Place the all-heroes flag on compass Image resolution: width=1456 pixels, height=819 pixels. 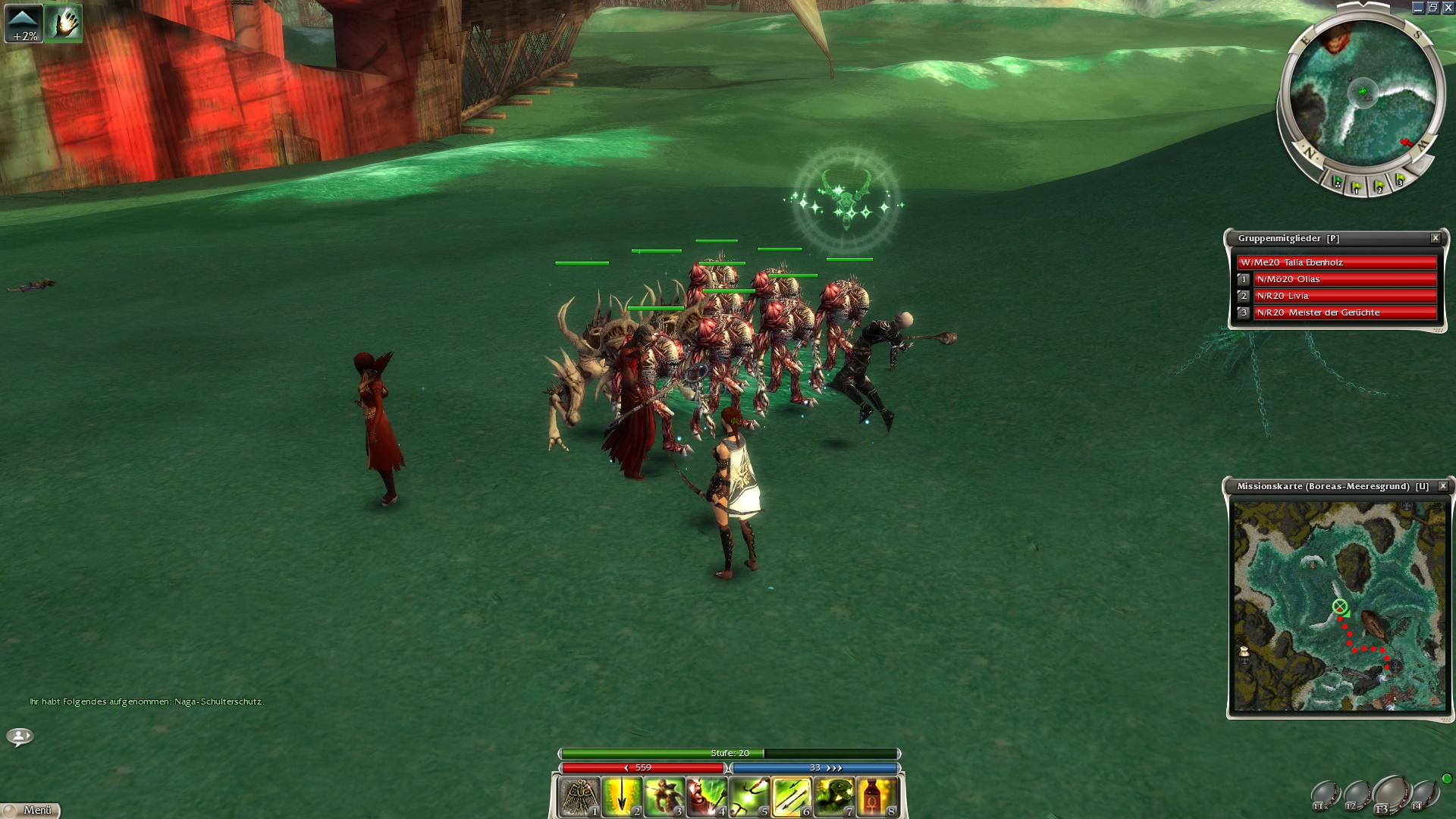[x=1338, y=182]
